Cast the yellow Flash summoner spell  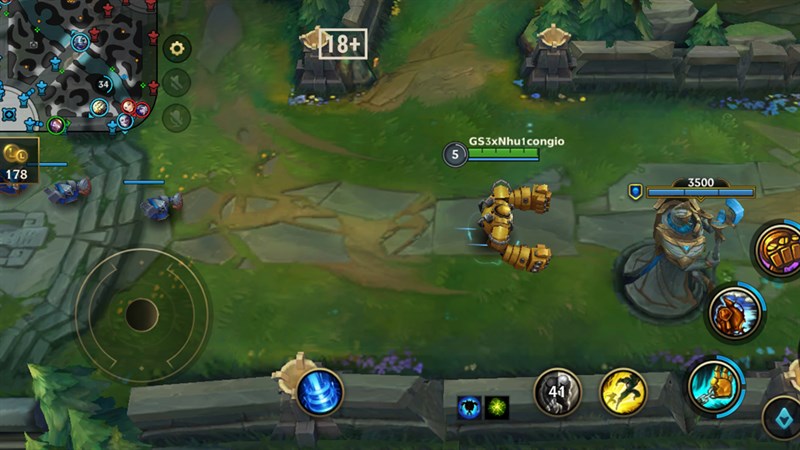622,392
